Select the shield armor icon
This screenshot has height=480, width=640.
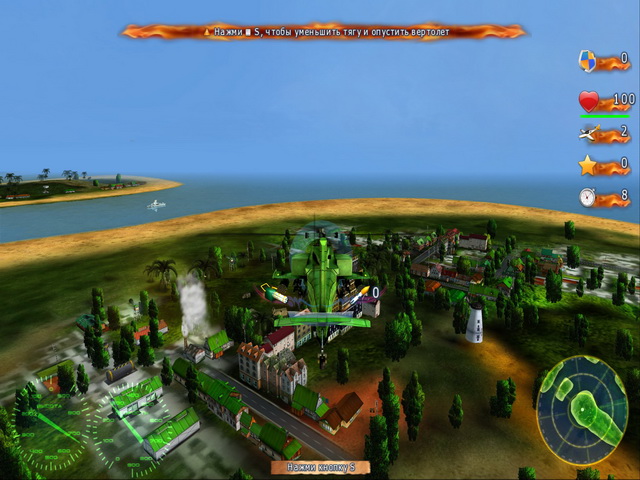pyautogui.click(x=588, y=61)
